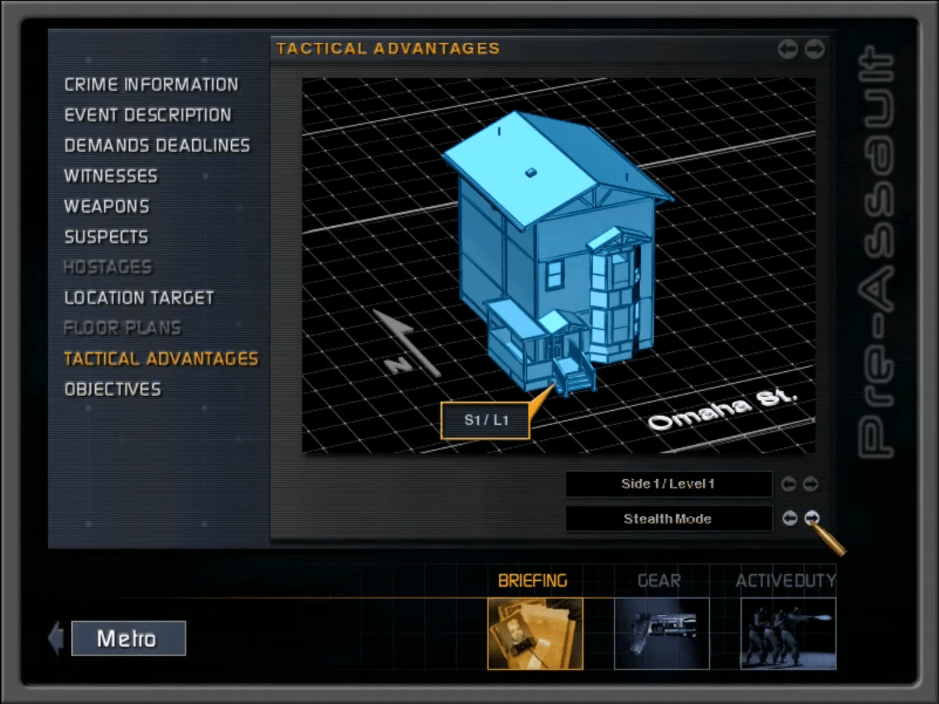Cycle Stealth Mode forward with right arrow
This screenshot has width=939, height=704.
[812, 518]
